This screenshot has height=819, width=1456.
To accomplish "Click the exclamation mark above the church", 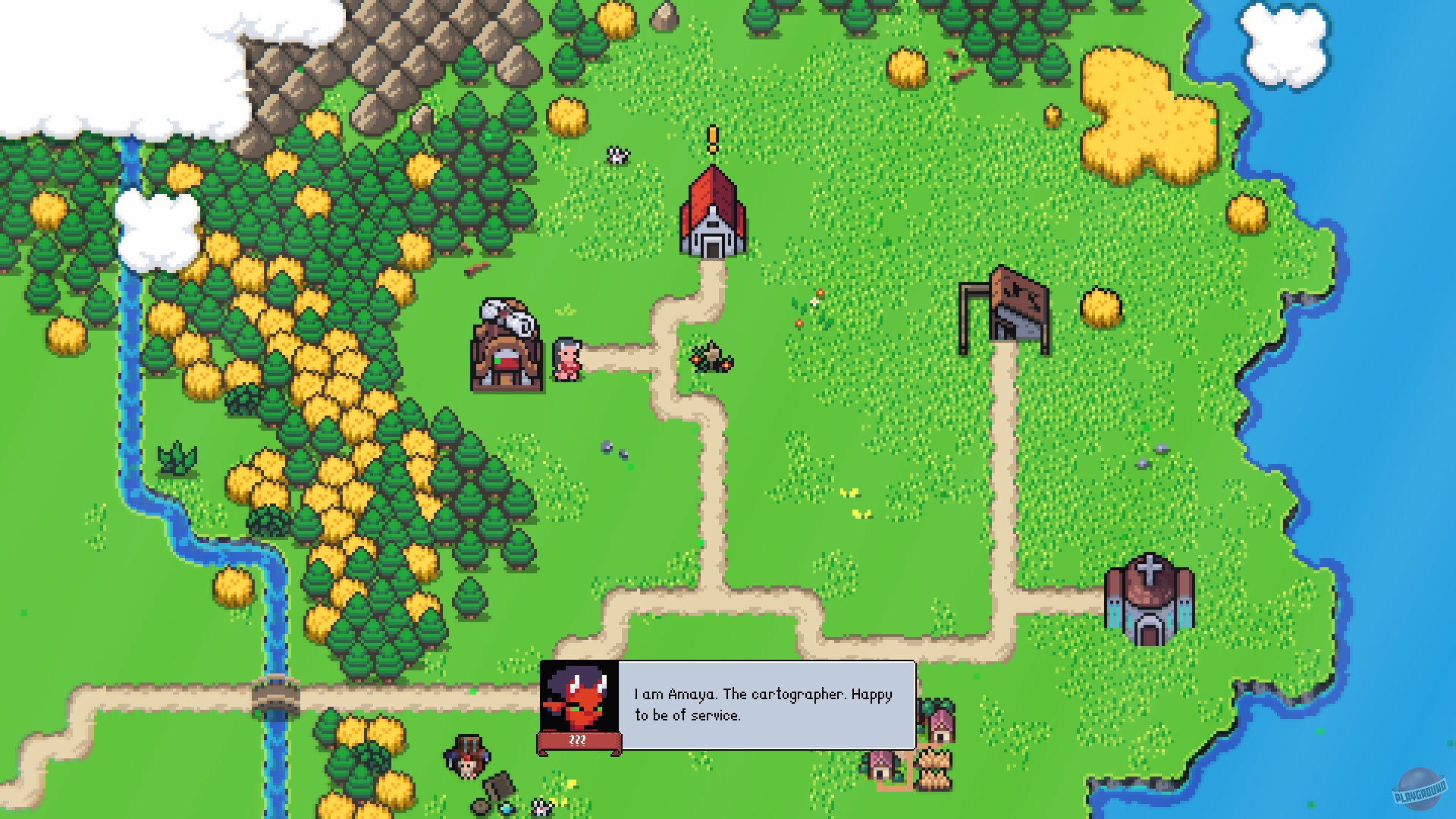I will tap(711, 138).
